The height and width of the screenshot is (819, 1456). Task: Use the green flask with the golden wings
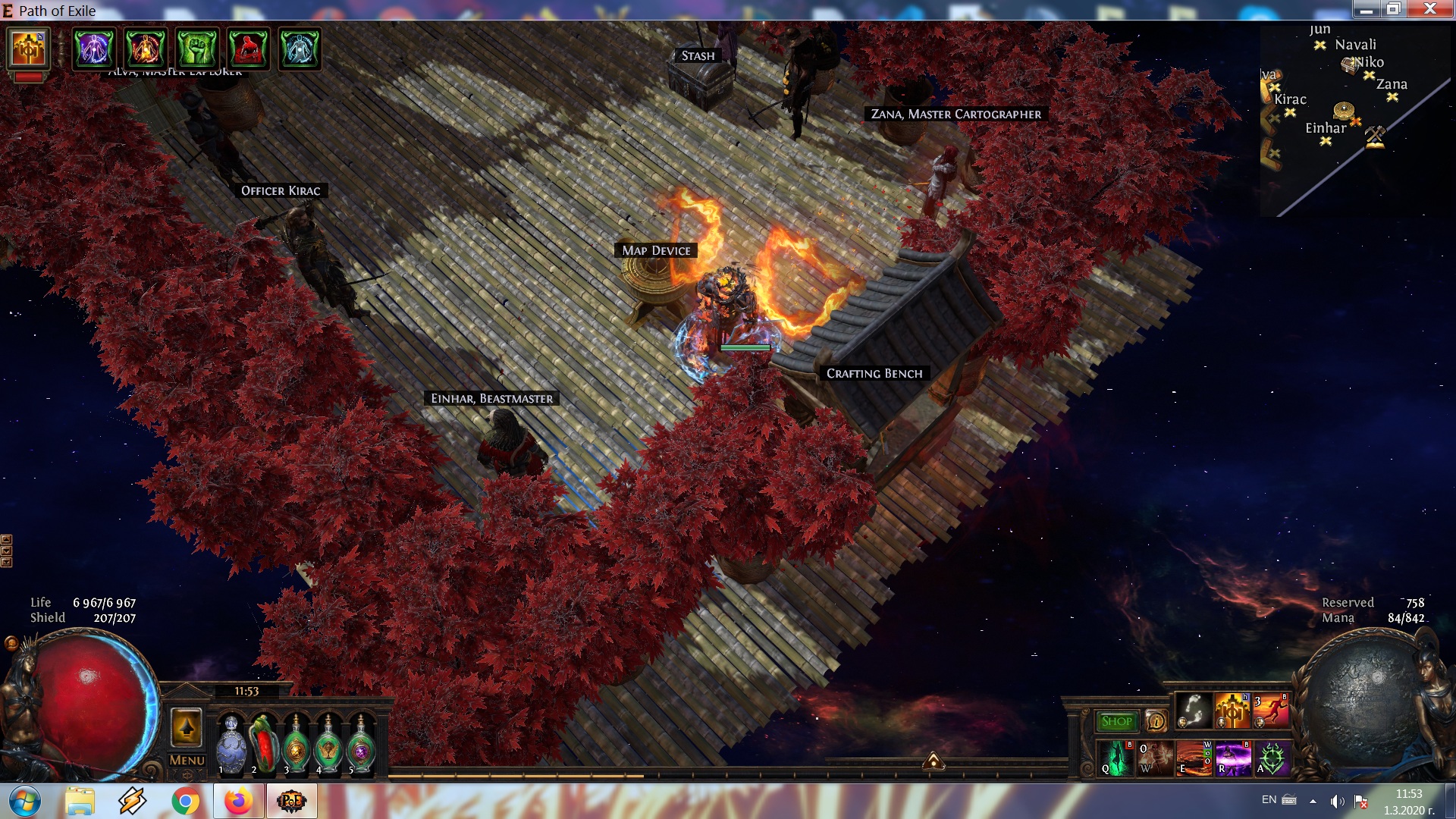tap(328, 745)
